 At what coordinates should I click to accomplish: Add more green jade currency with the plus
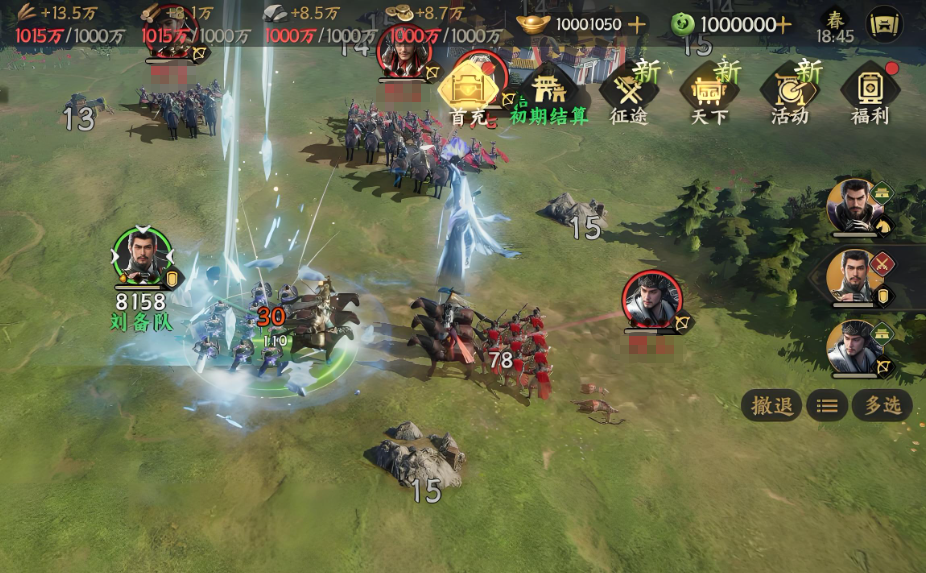tap(783, 24)
